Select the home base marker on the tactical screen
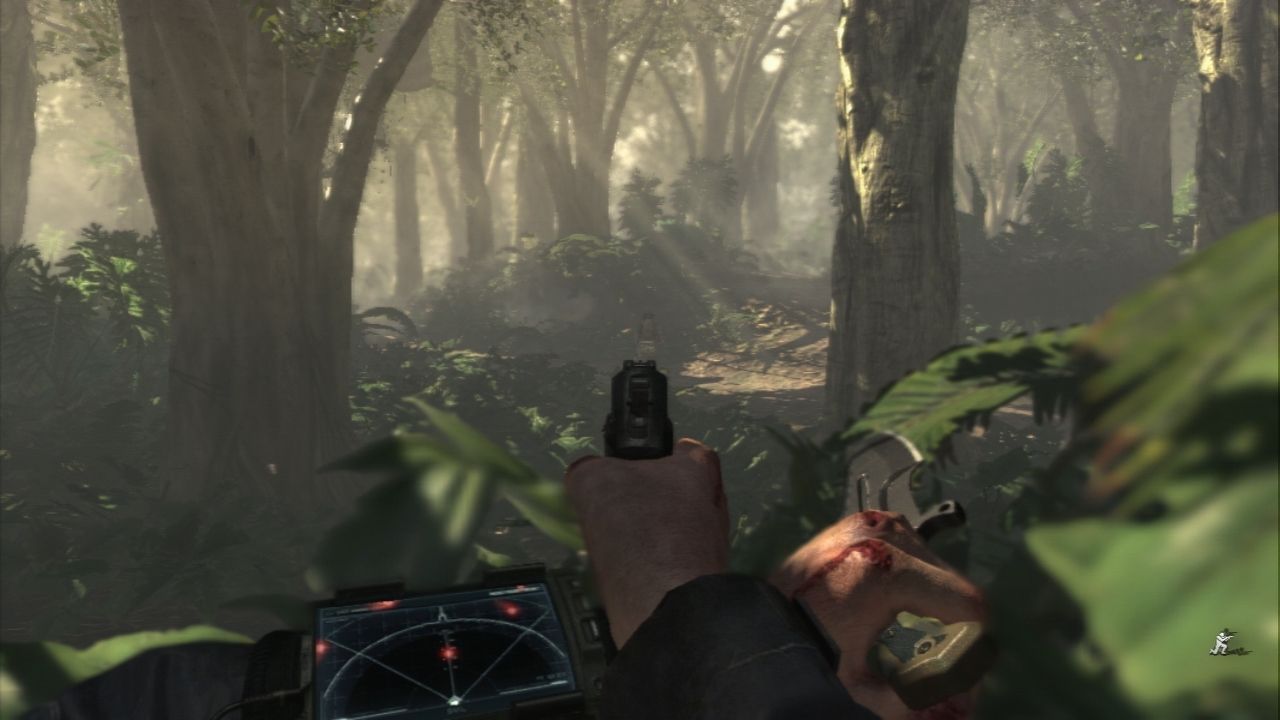Viewport: 1280px width, 720px height. point(455,700)
